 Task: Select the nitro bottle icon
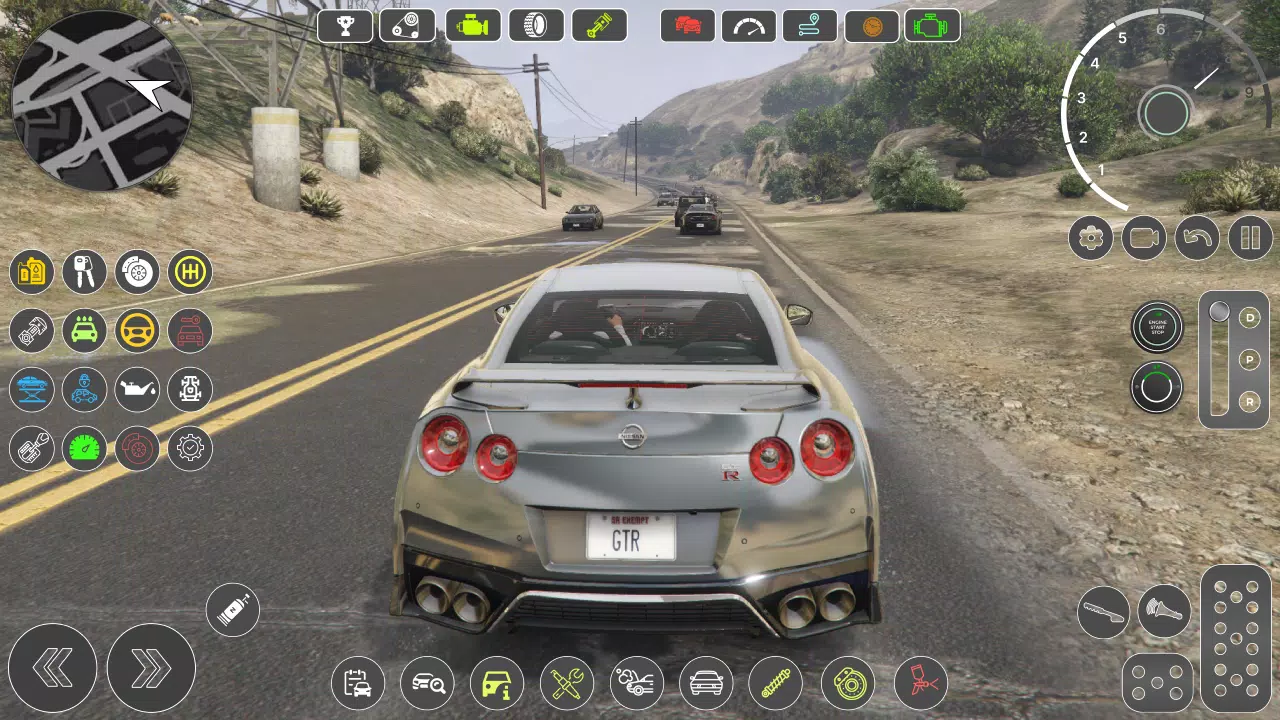232,609
